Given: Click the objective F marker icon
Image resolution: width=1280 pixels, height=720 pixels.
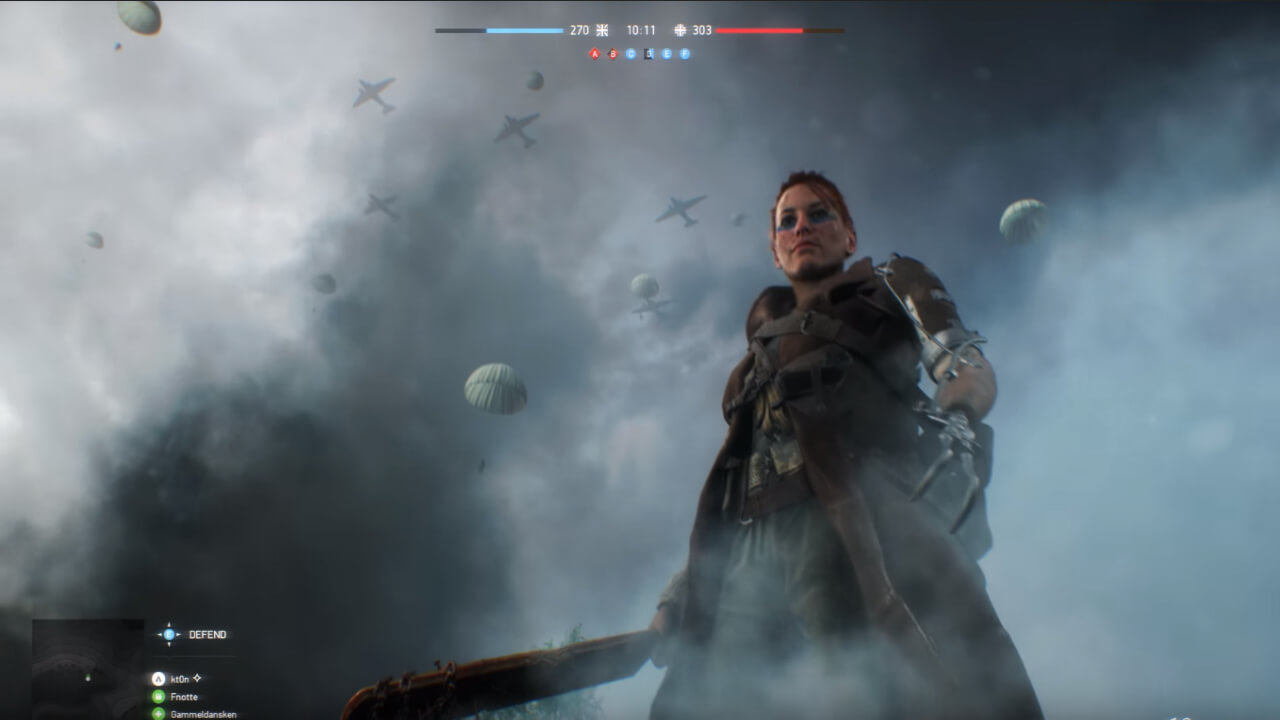Looking at the screenshot, I should point(684,52).
